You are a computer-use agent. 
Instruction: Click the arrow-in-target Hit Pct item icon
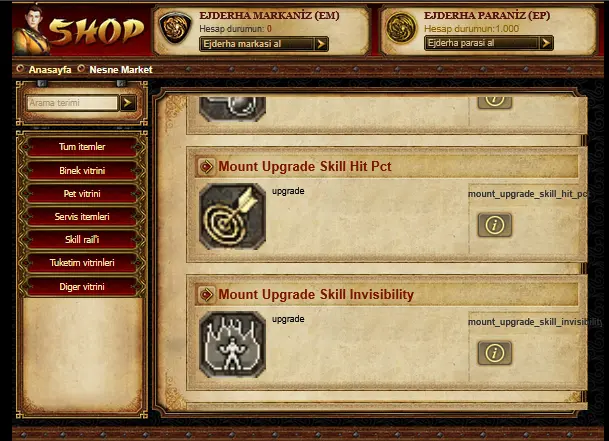click(x=232, y=217)
